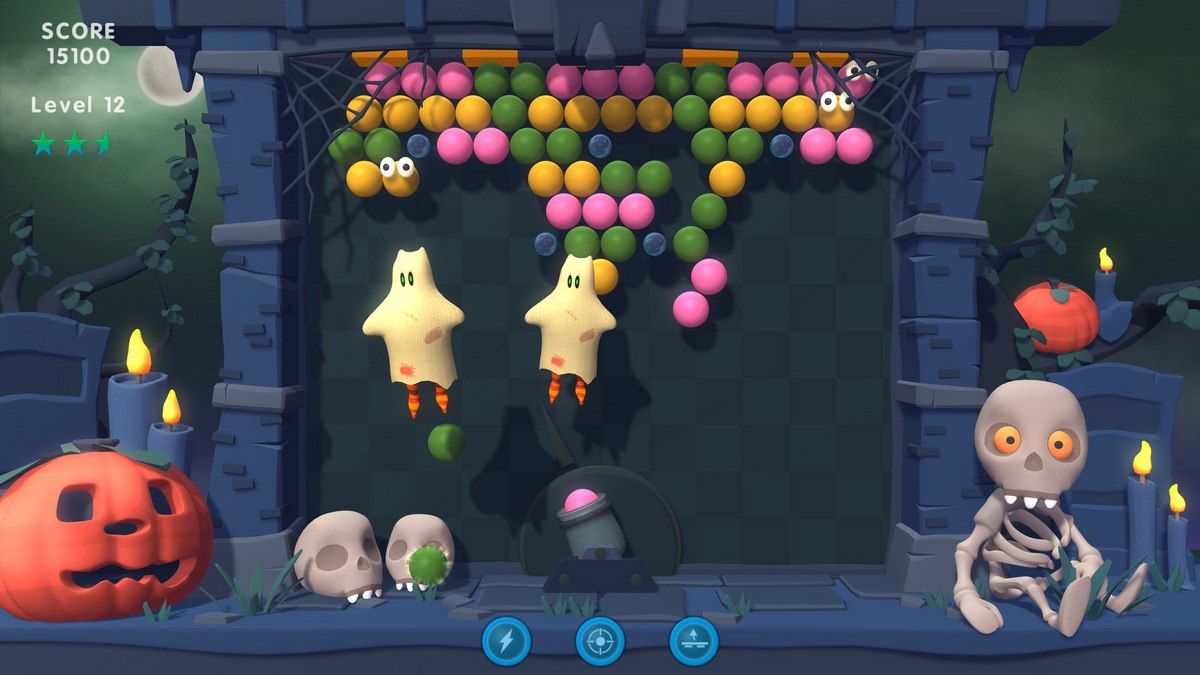Use the crosshair aim power-up
This screenshot has width=1200, height=675.
click(600, 641)
